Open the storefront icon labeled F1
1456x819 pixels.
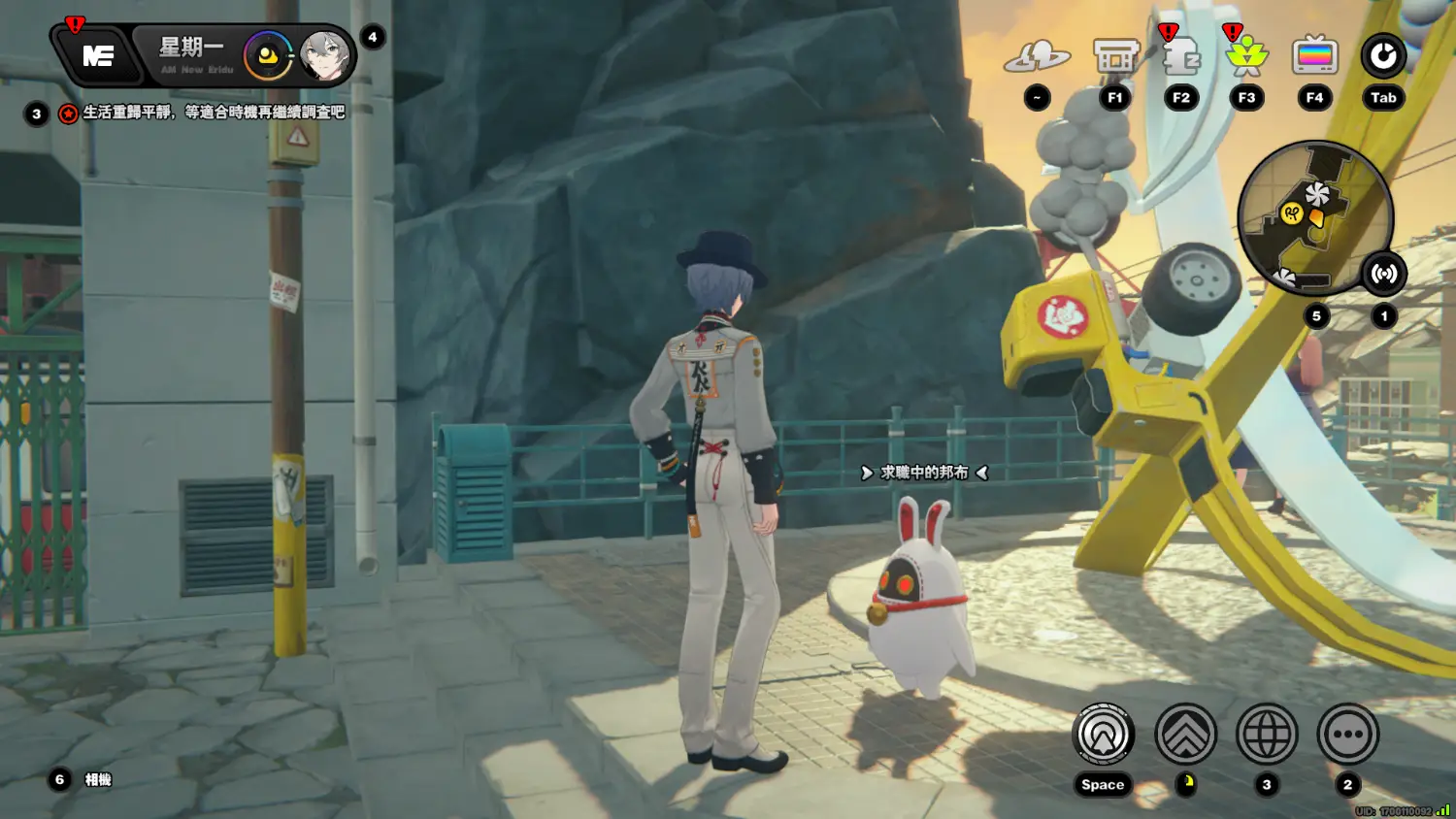(1115, 58)
